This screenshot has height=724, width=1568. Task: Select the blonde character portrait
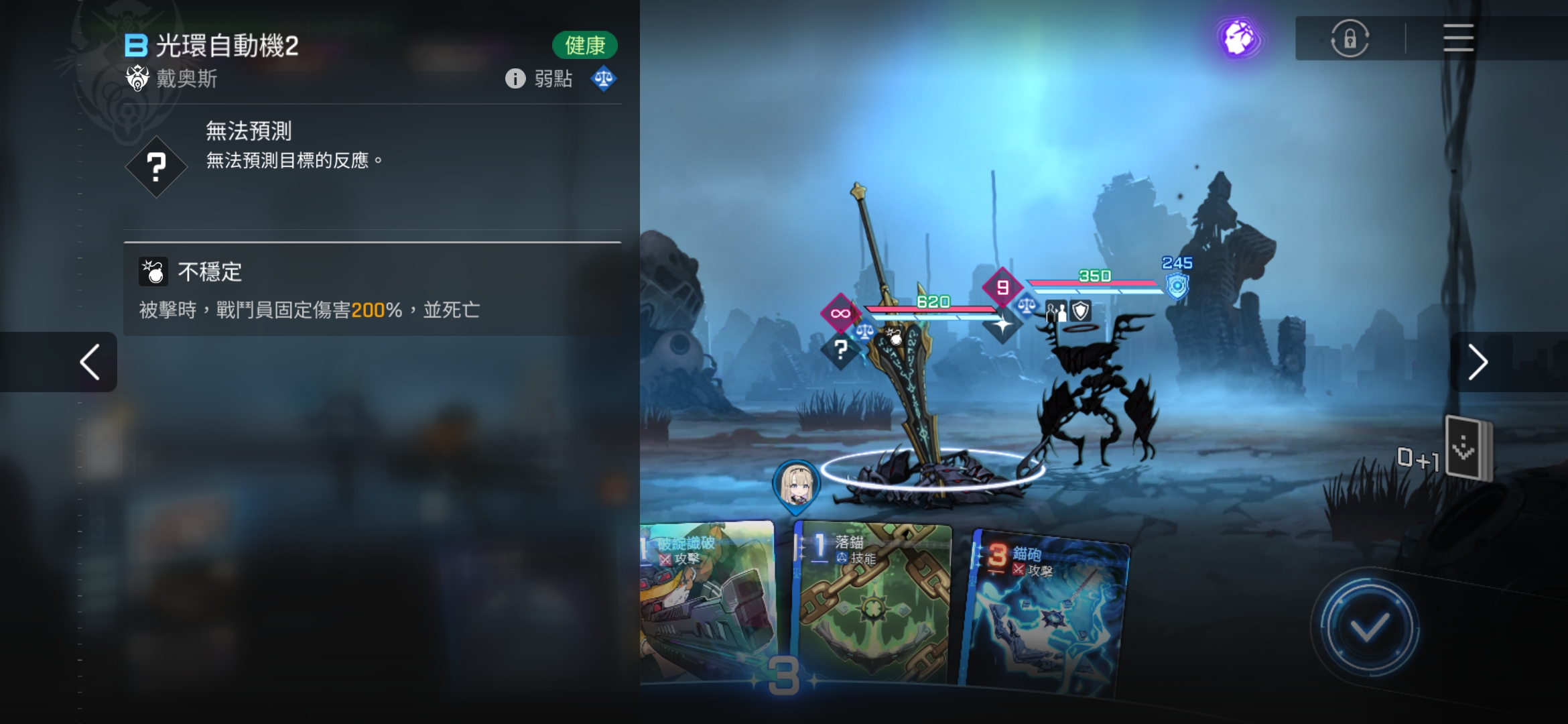click(x=796, y=484)
